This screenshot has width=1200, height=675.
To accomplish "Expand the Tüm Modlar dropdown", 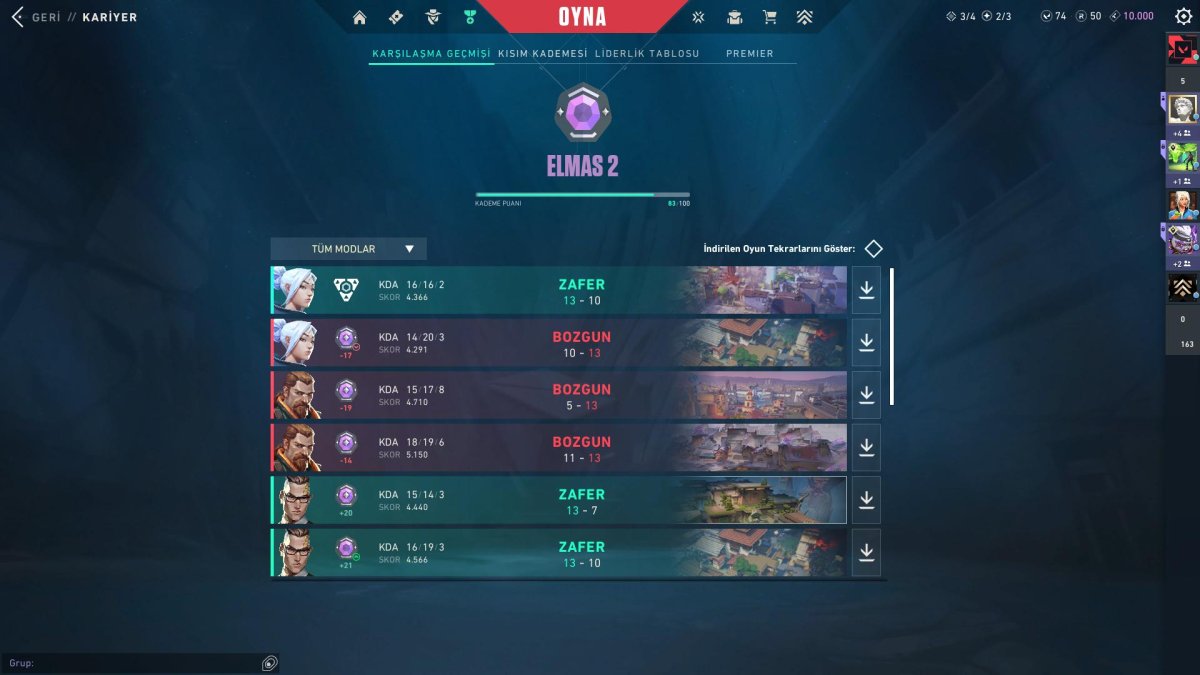I will (x=348, y=249).
